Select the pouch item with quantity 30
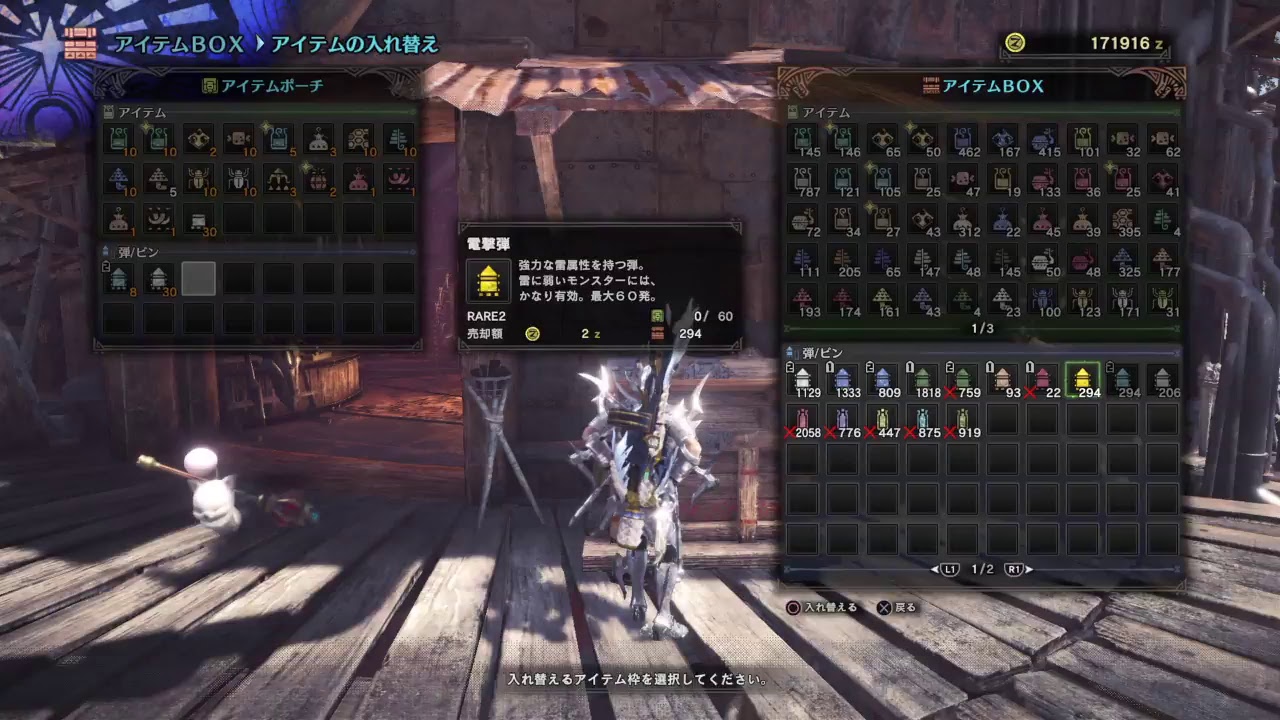 [198, 220]
